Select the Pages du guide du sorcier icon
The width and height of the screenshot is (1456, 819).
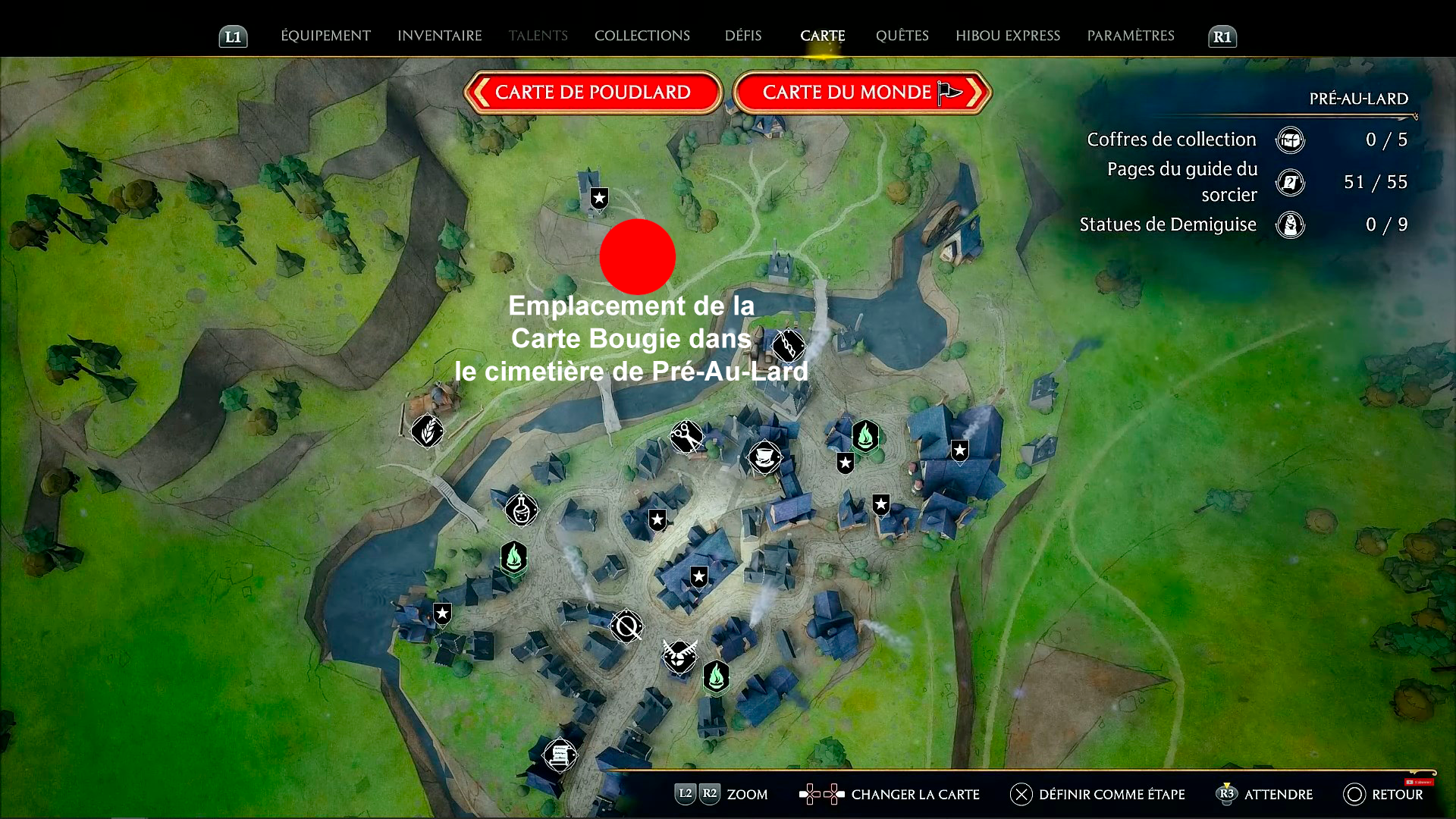[x=1290, y=182]
